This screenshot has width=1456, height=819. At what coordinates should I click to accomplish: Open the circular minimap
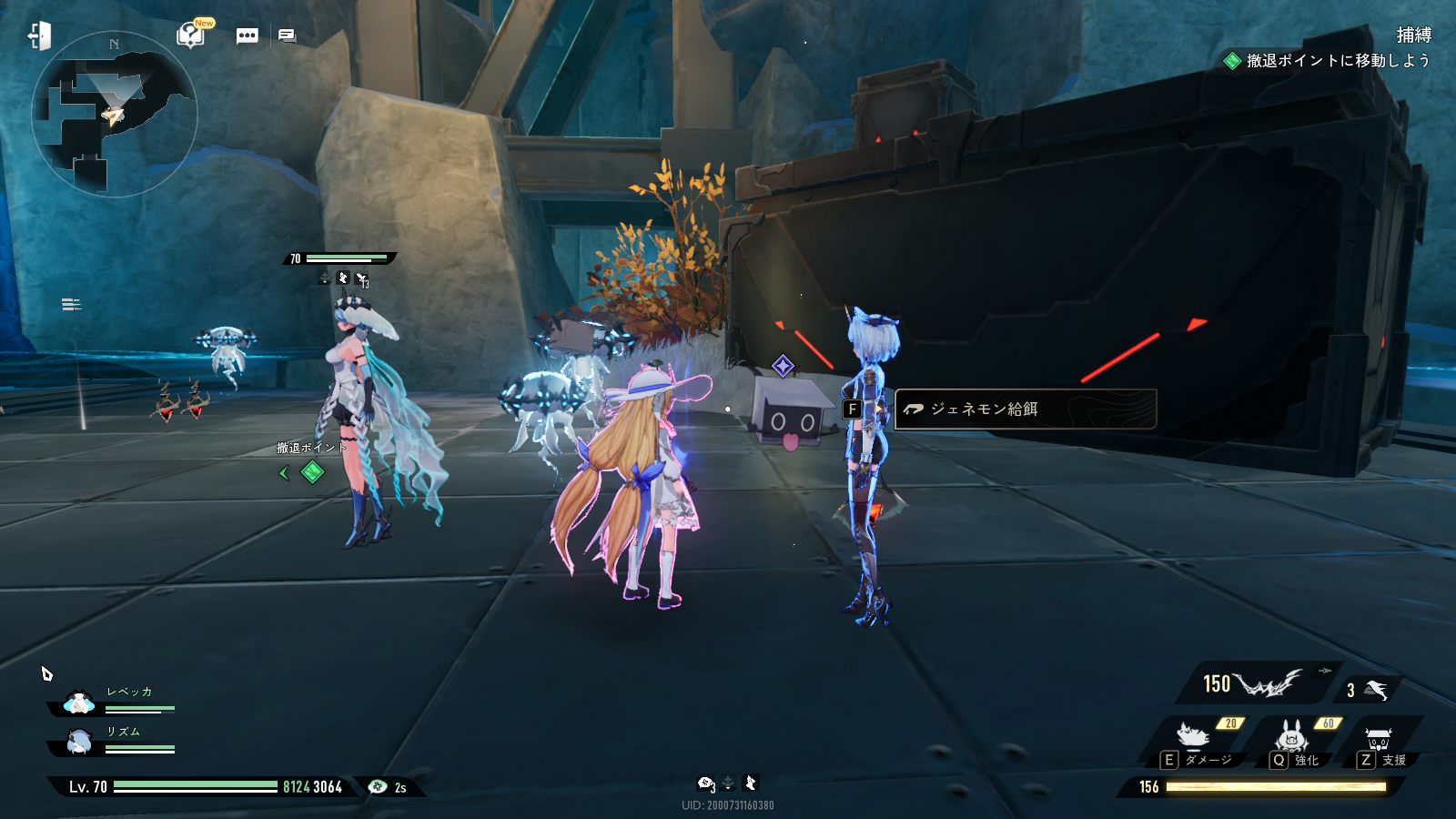point(114,115)
